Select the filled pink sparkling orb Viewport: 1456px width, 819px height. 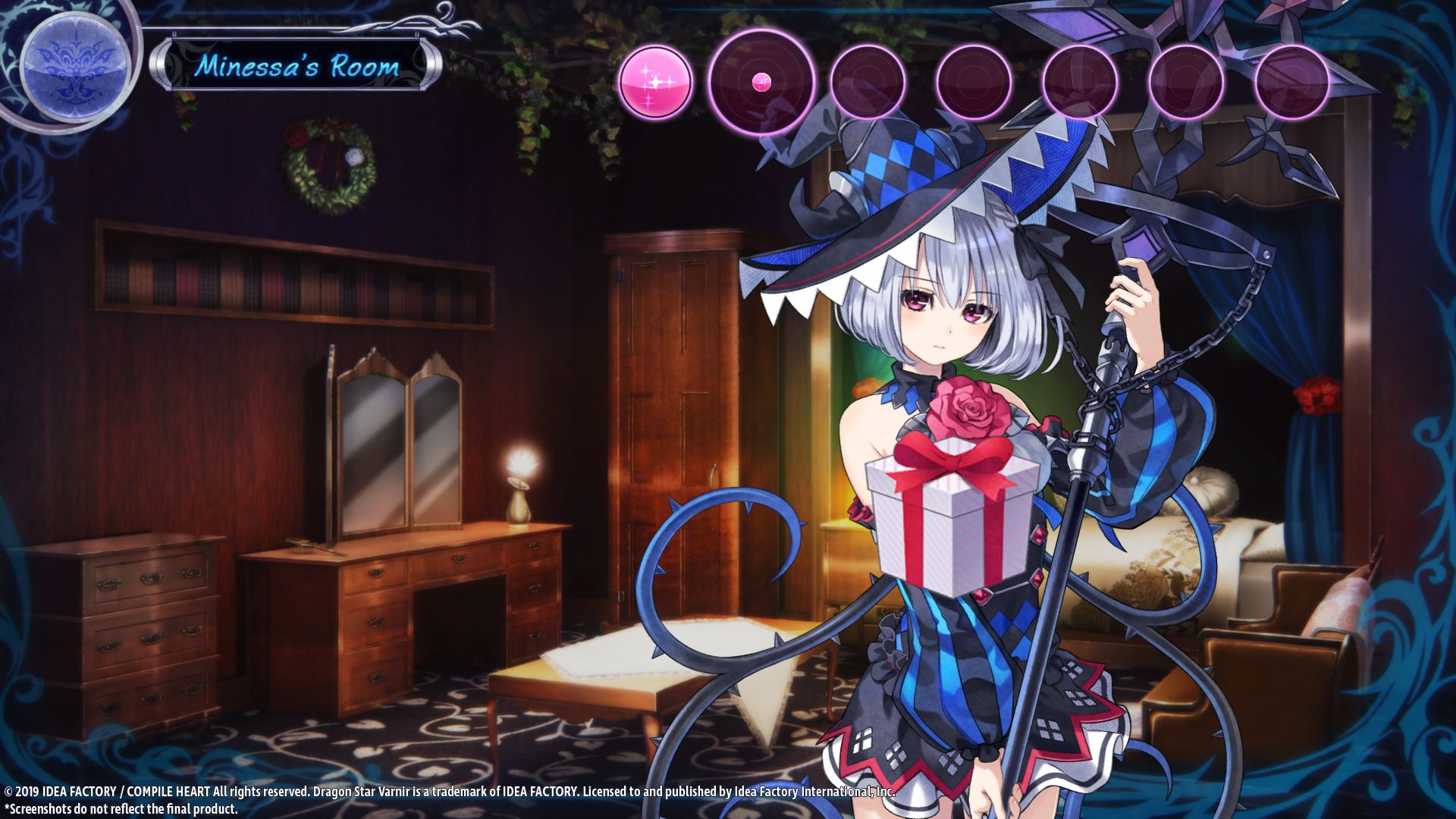click(655, 82)
